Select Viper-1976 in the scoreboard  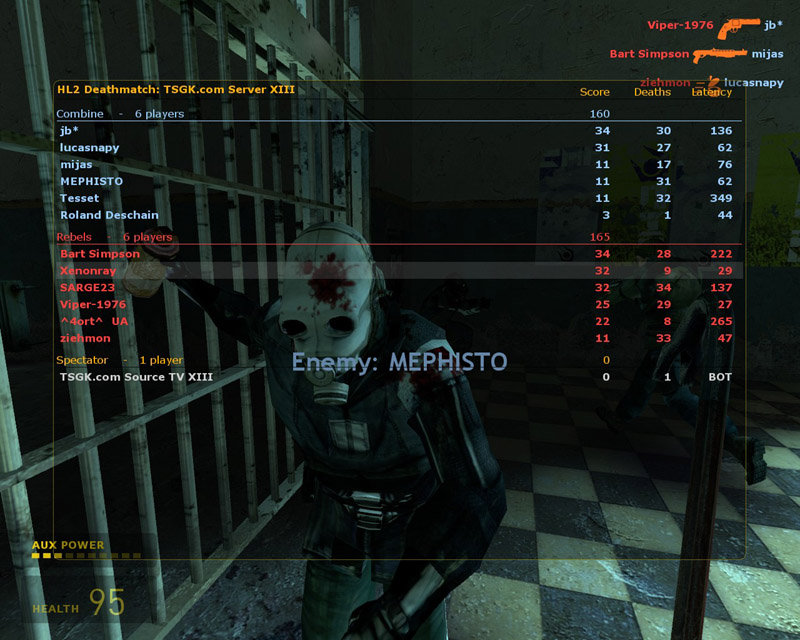(x=93, y=304)
